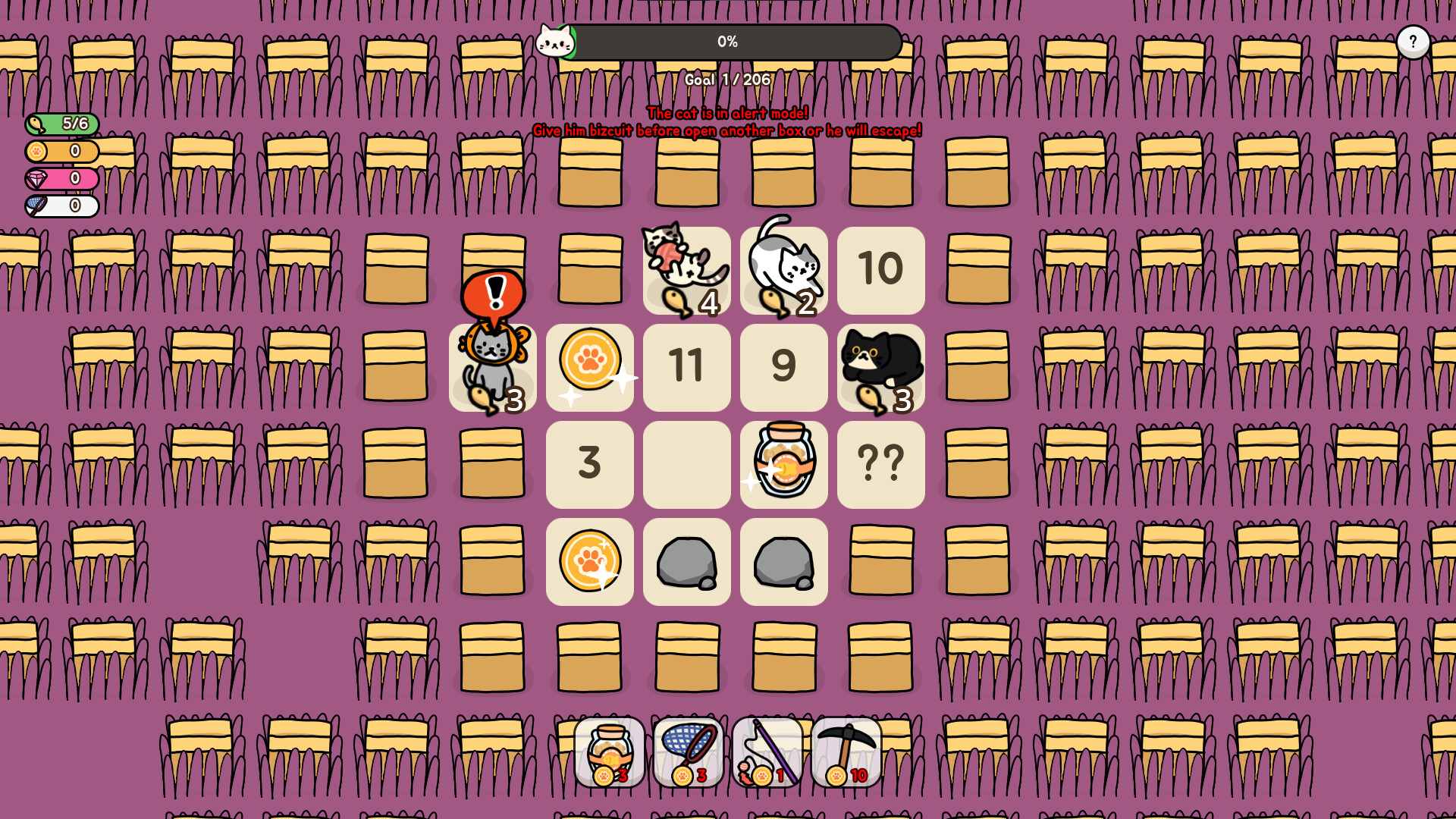Click the tile showing ??
Image resolution: width=1456 pixels, height=819 pixels.
click(x=880, y=464)
